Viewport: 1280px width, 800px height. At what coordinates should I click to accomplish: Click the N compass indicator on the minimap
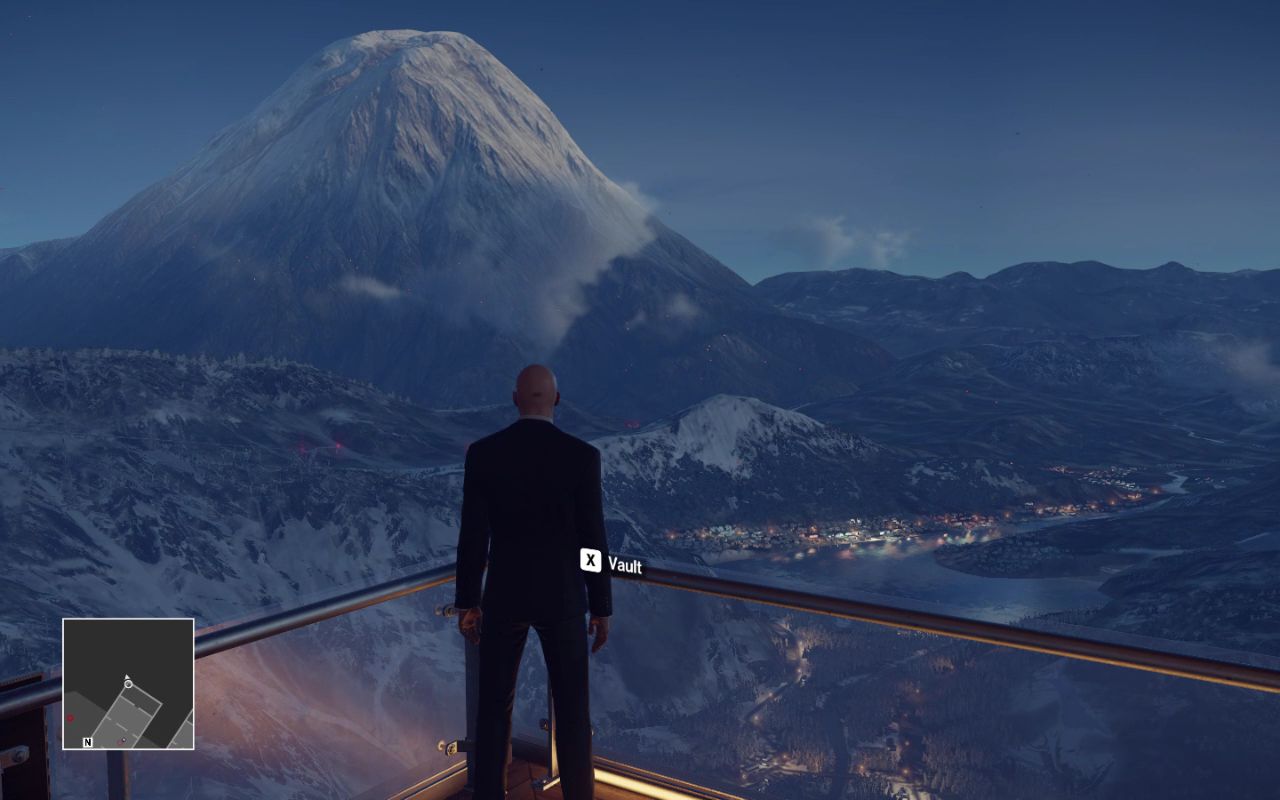point(88,742)
